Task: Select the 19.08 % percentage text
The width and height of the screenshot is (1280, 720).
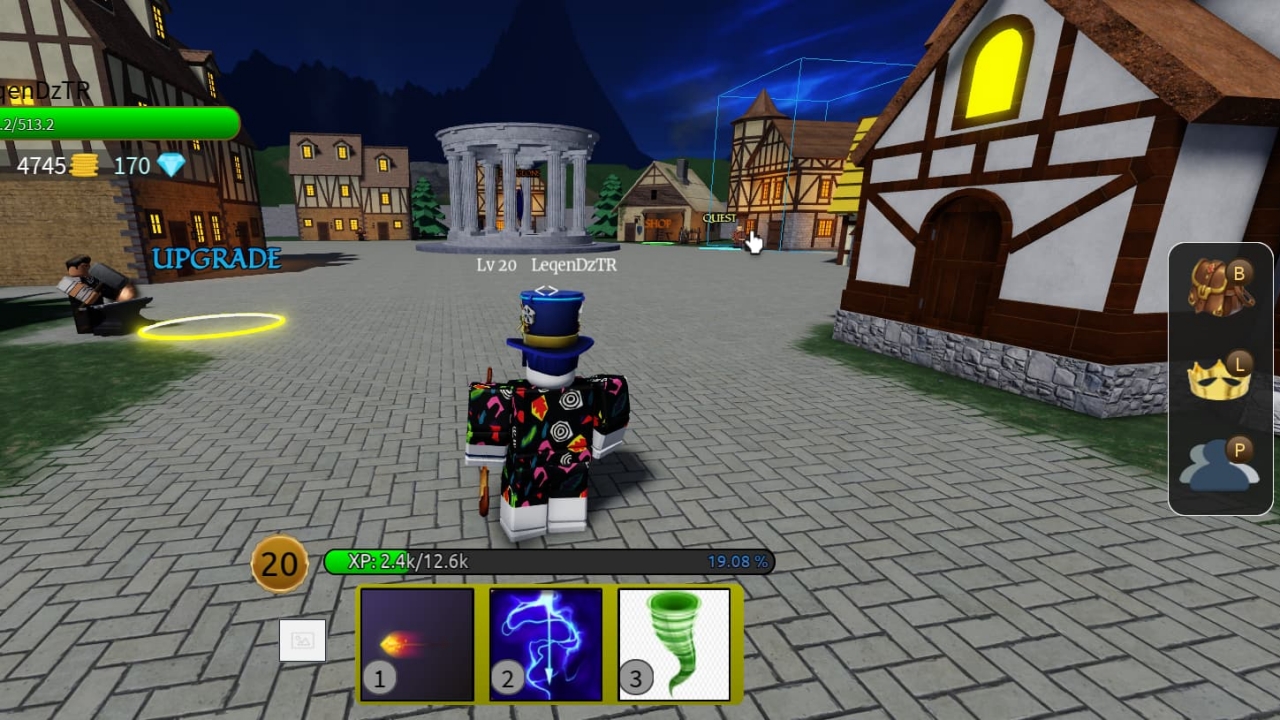Action: (738, 562)
